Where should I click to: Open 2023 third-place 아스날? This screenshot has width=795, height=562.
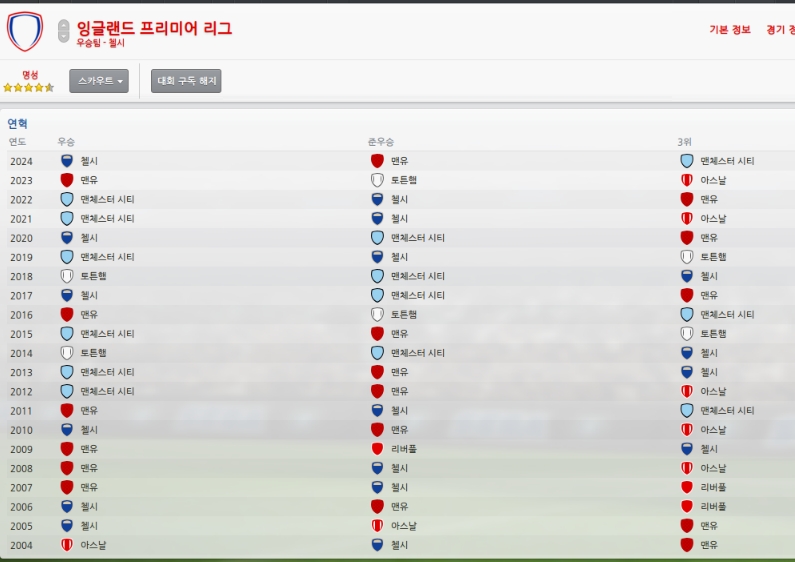(x=713, y=180)
